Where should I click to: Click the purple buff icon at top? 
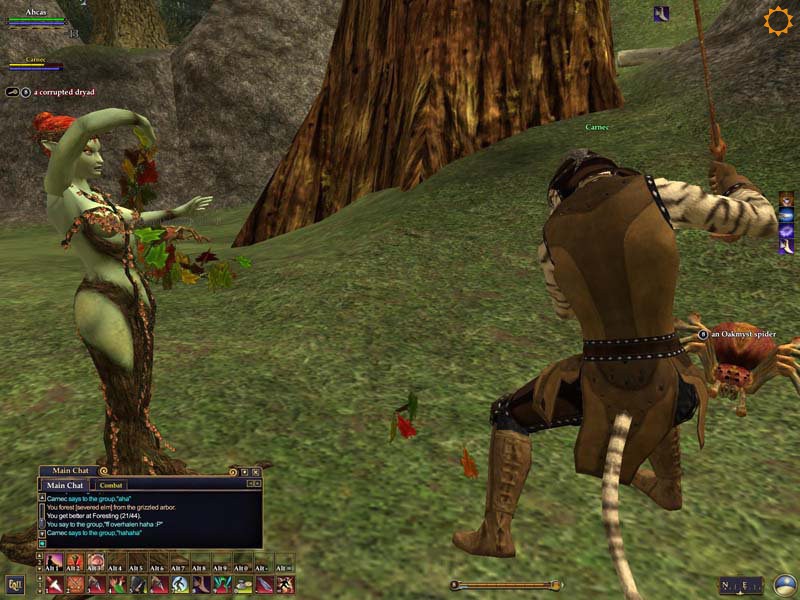pos(661,14)
